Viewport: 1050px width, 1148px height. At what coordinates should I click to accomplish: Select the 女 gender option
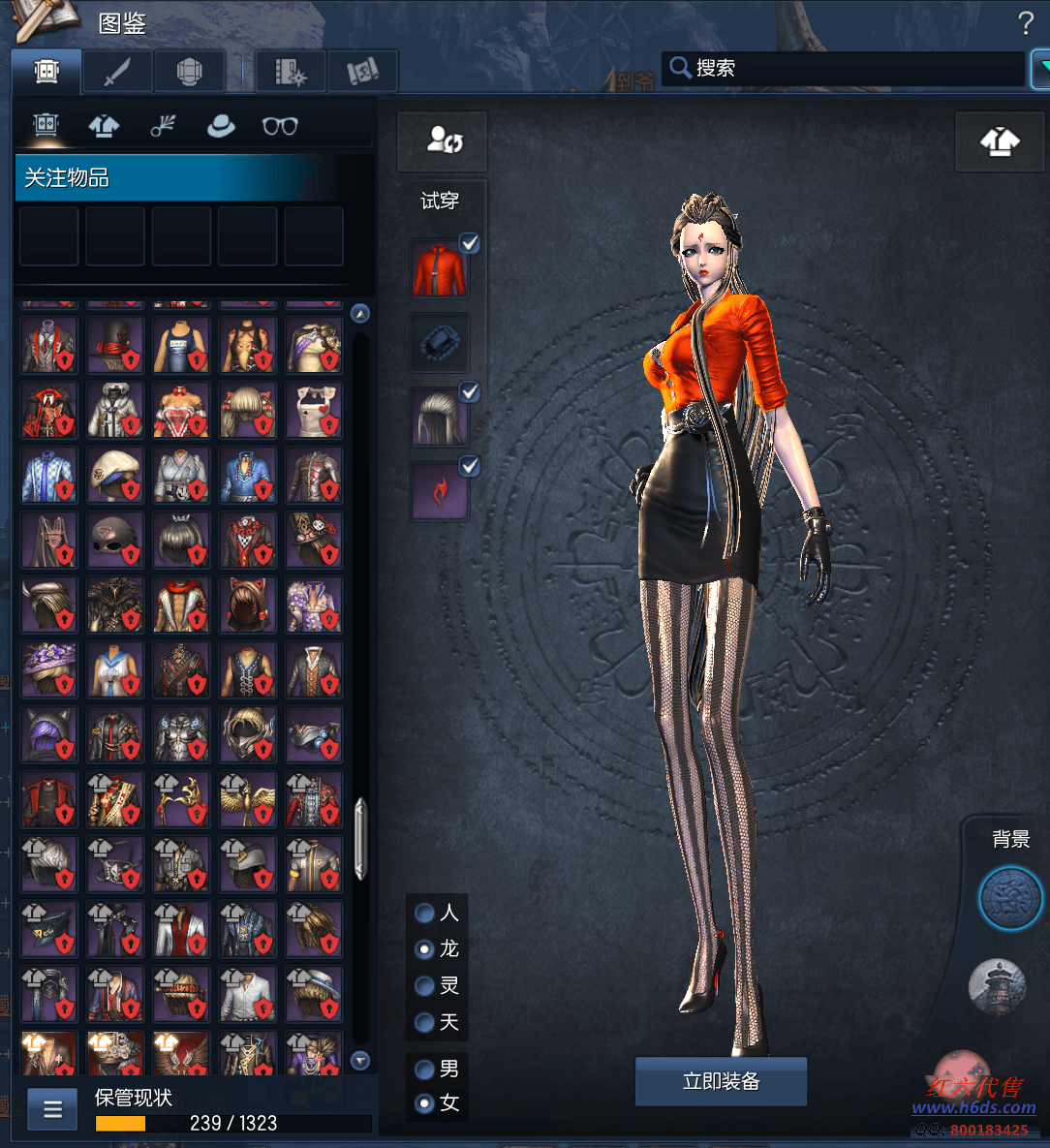(x=424, y=1102)
